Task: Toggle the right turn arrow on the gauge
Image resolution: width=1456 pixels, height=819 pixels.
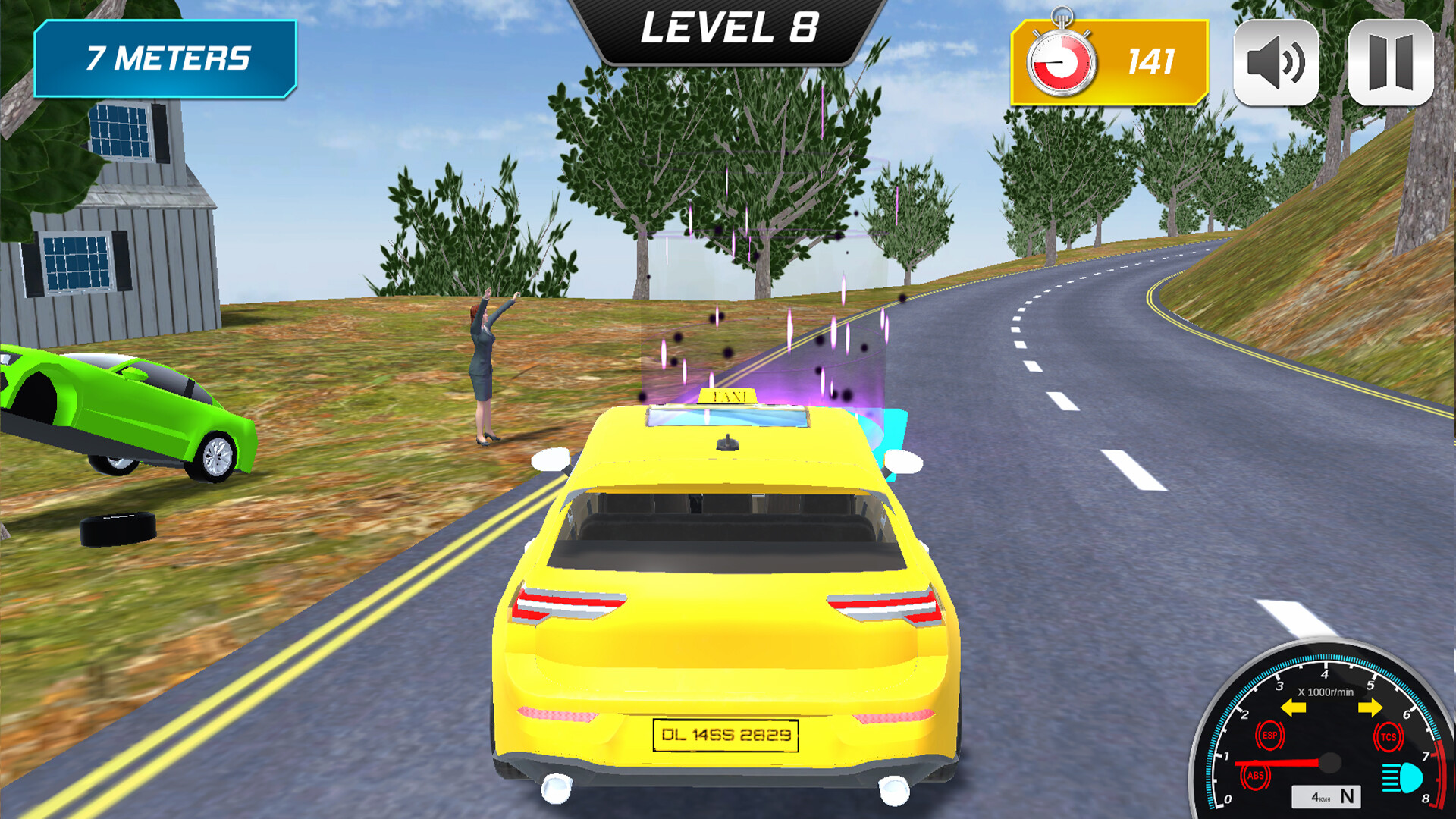Action: click(1371, 708)
